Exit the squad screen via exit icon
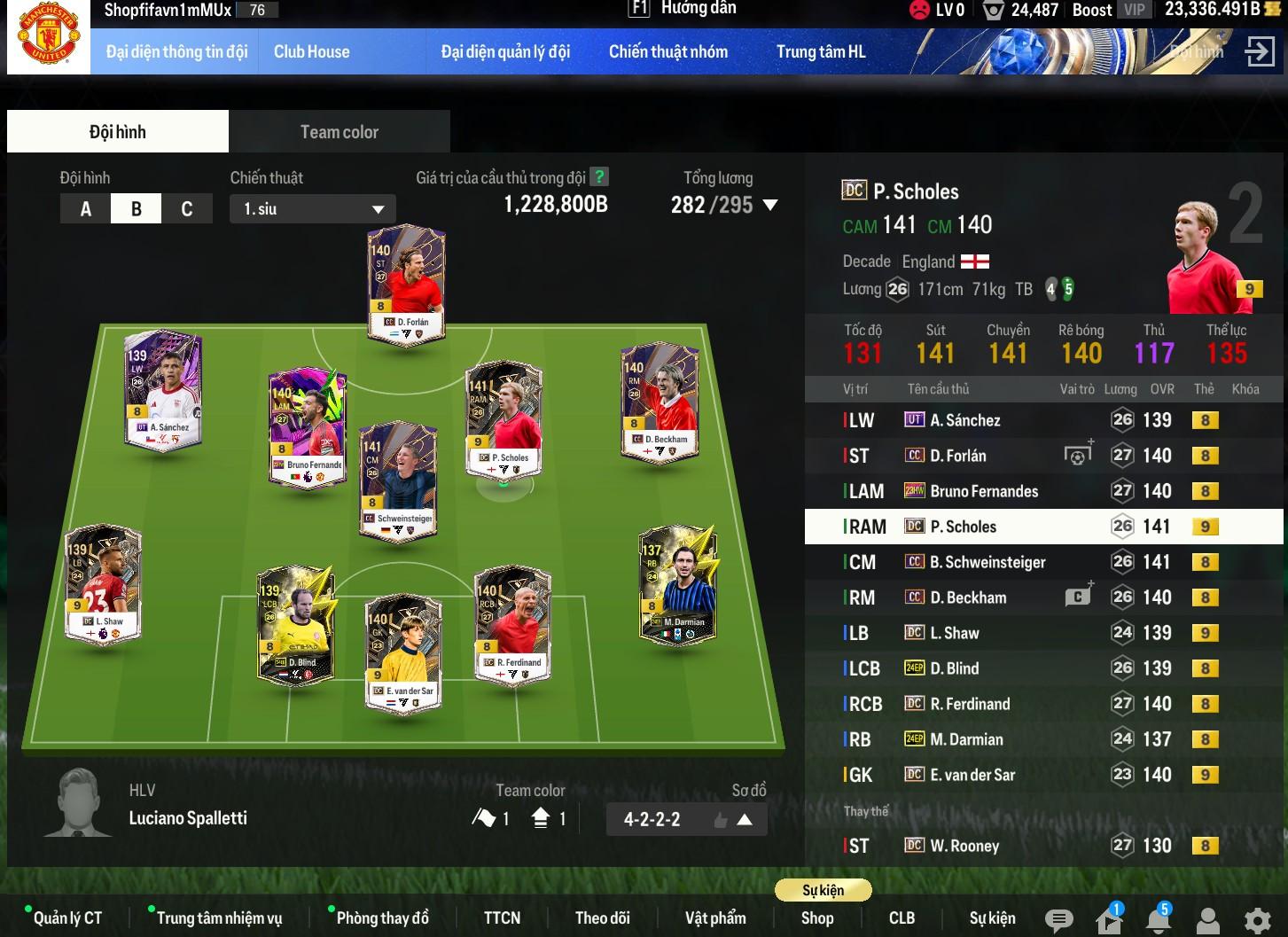1288x937 pixels. click(x=1259, y=51)
